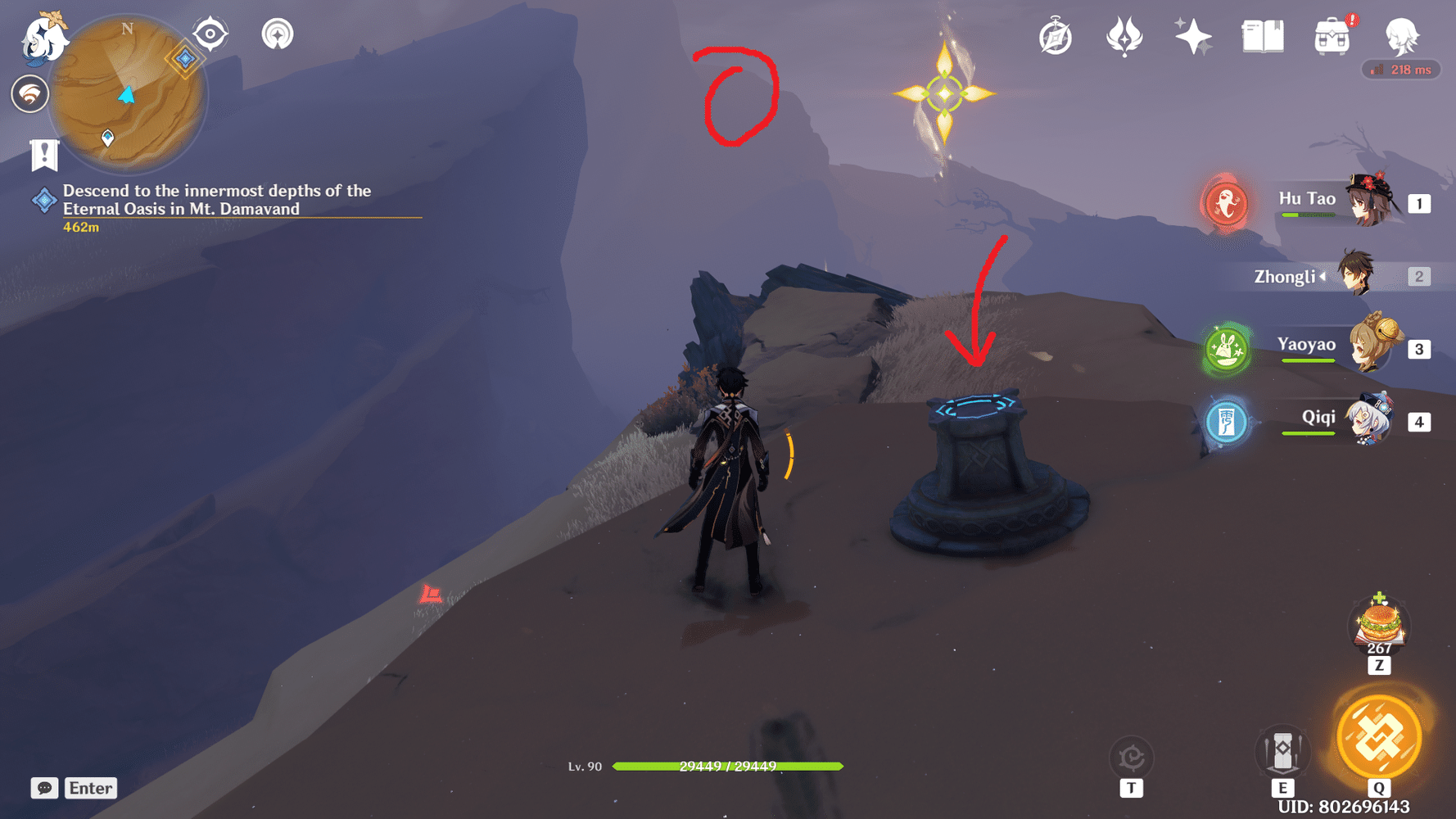
Task: Click the eye-shaped icon beside the minimap
Action: click(x=210, y=34)
